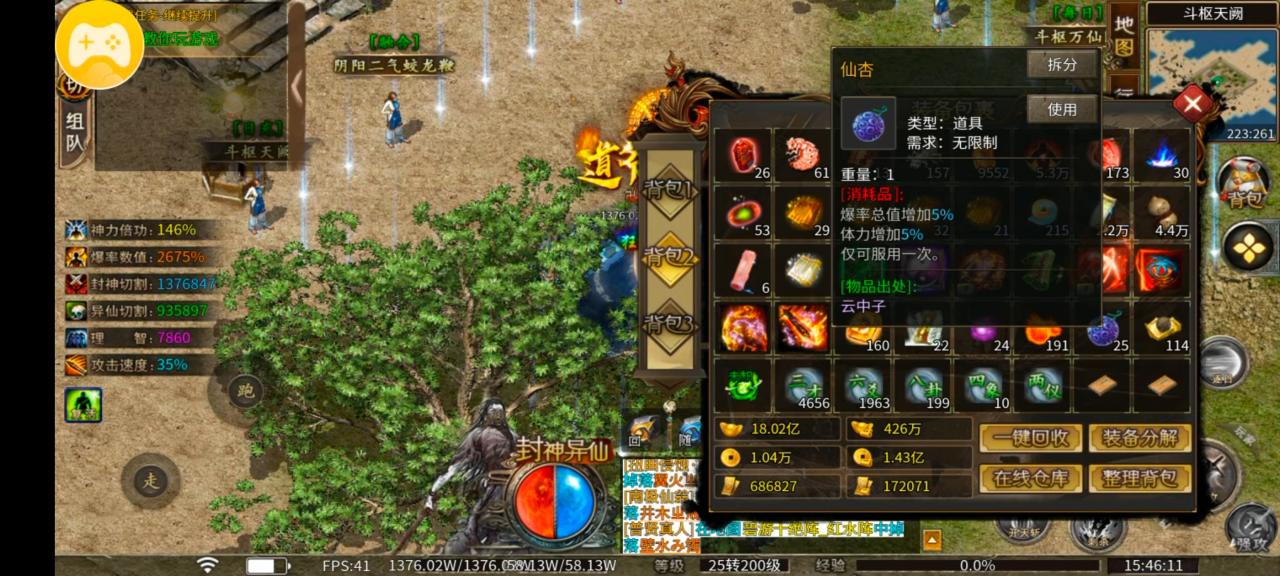Select the blue flame item slot with 30
Screen dimensions: 1280x576
[x=1163, y=155]
